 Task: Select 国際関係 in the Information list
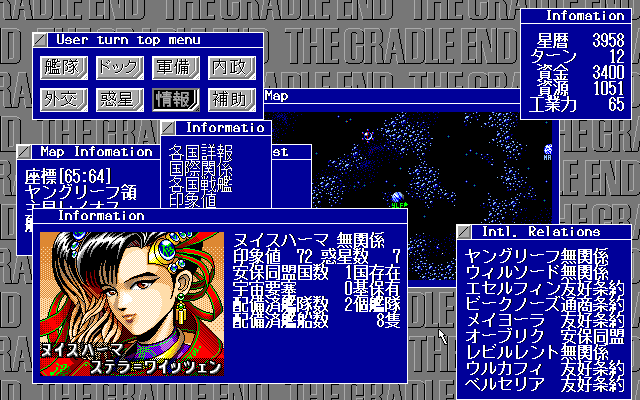(201, 168)
